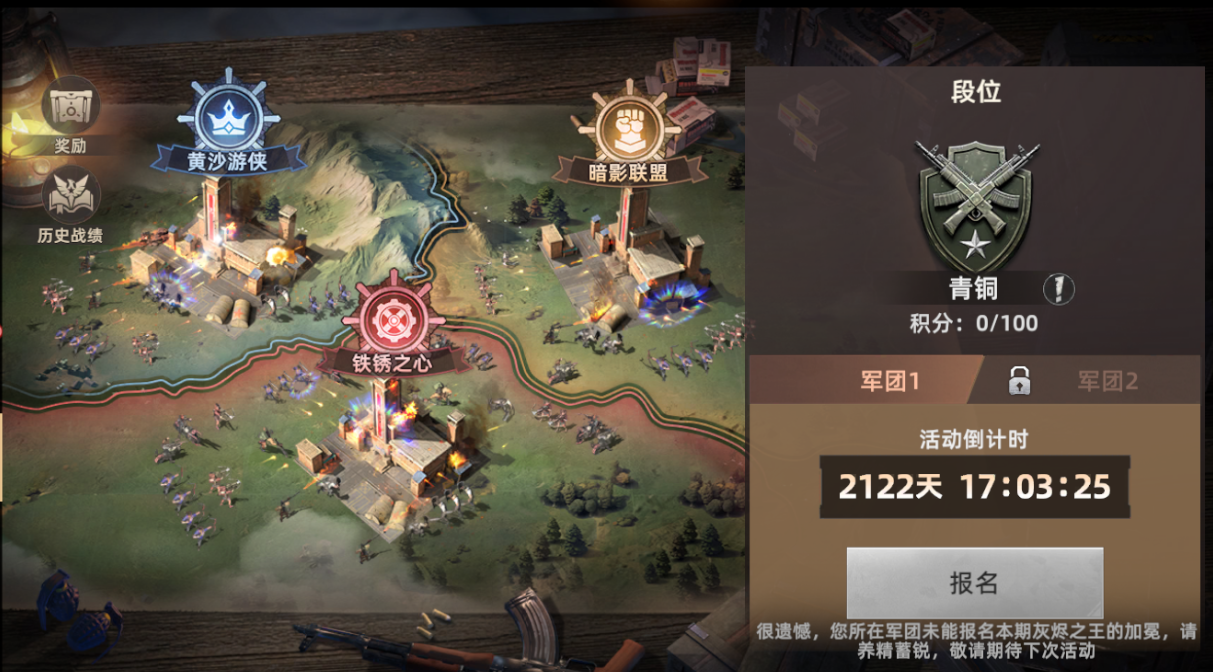Open 历史战绩 battle history

coord(70,196)
